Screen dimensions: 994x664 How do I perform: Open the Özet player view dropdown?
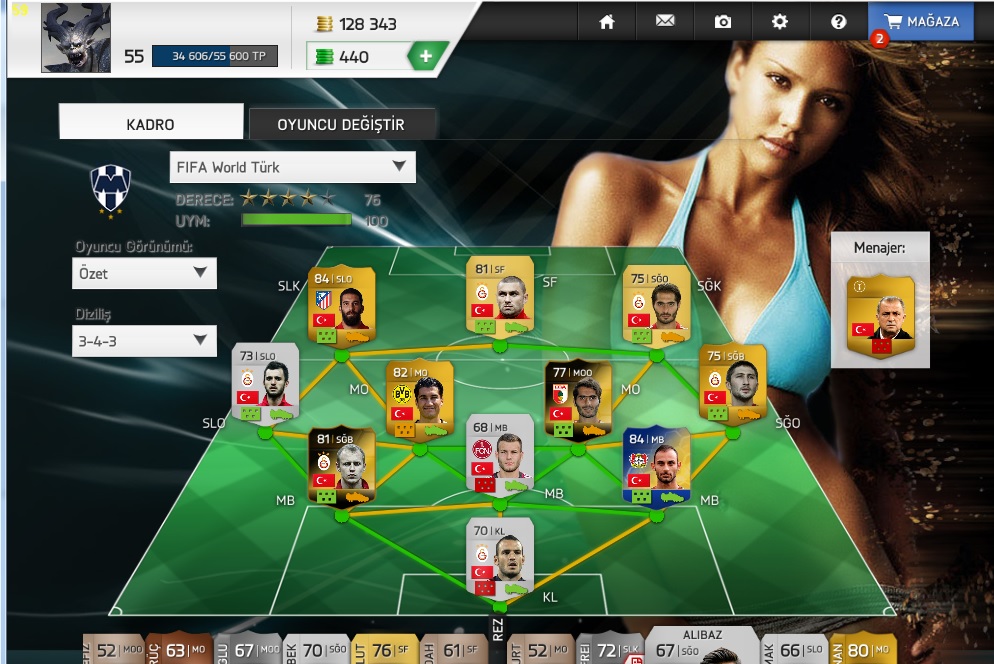pos(144,273)
